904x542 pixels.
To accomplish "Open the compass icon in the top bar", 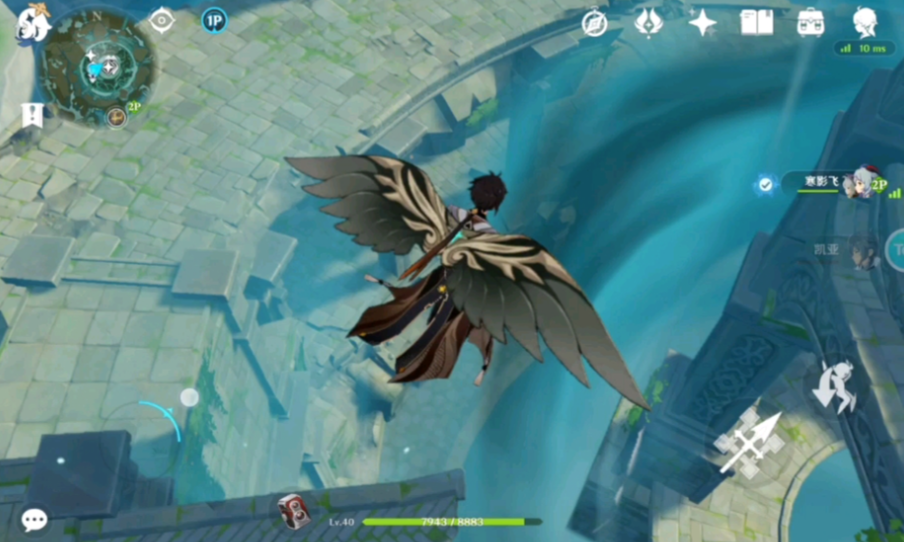I will coord(595,23).
